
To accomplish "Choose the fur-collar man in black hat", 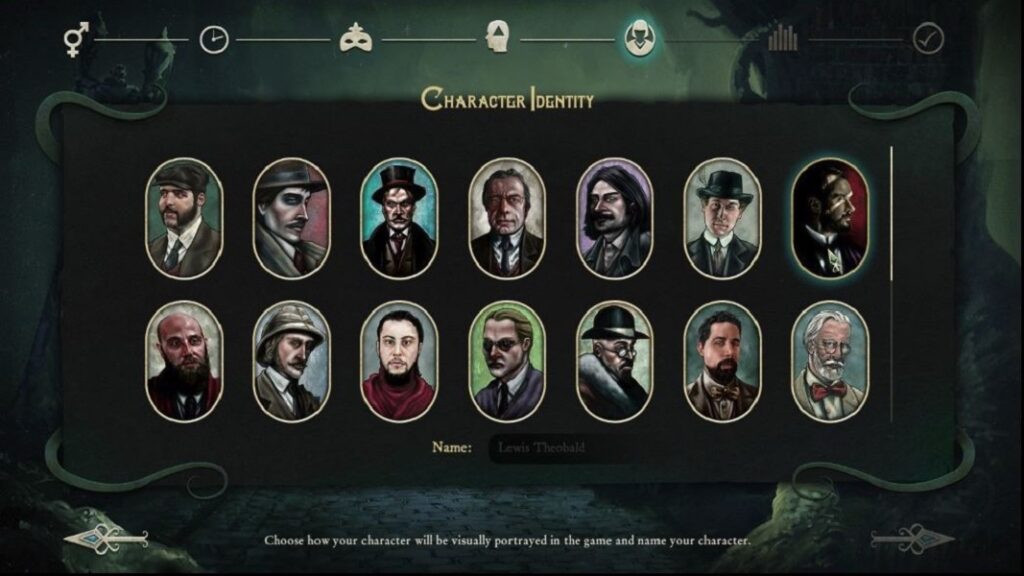I will (614, 361).
